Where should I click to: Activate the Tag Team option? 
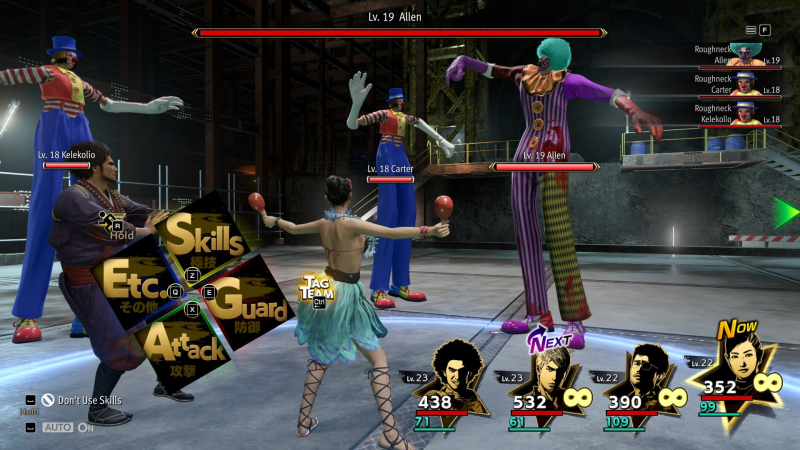pyautogui.click(x=317, y=290)
